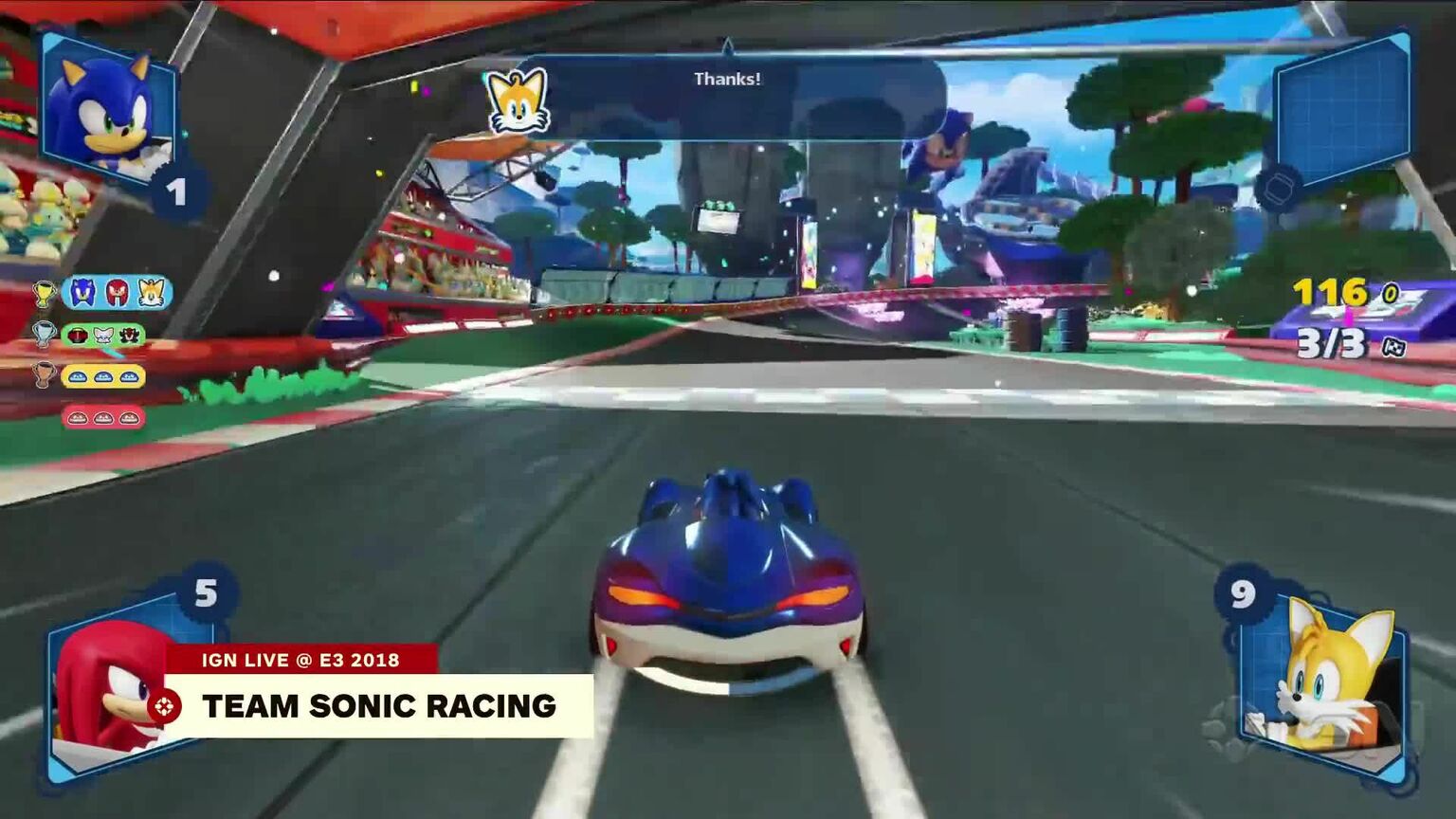The width and height of the screenshot is (1456, 819).
Task: Toggle Eggman's icon in the green team row
Action: [77, 336]
